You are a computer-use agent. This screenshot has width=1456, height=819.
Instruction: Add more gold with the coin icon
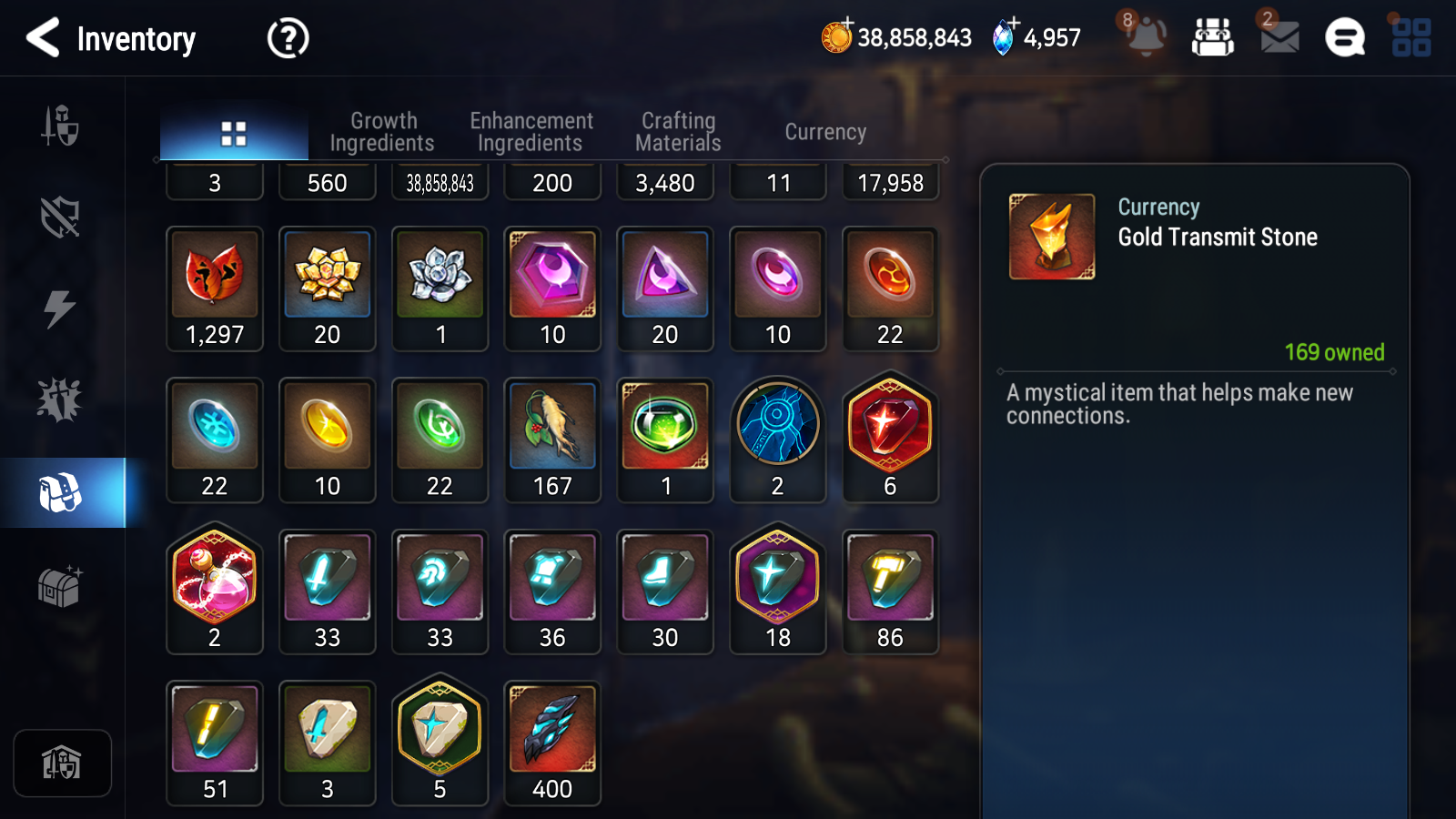pos(837,36)
